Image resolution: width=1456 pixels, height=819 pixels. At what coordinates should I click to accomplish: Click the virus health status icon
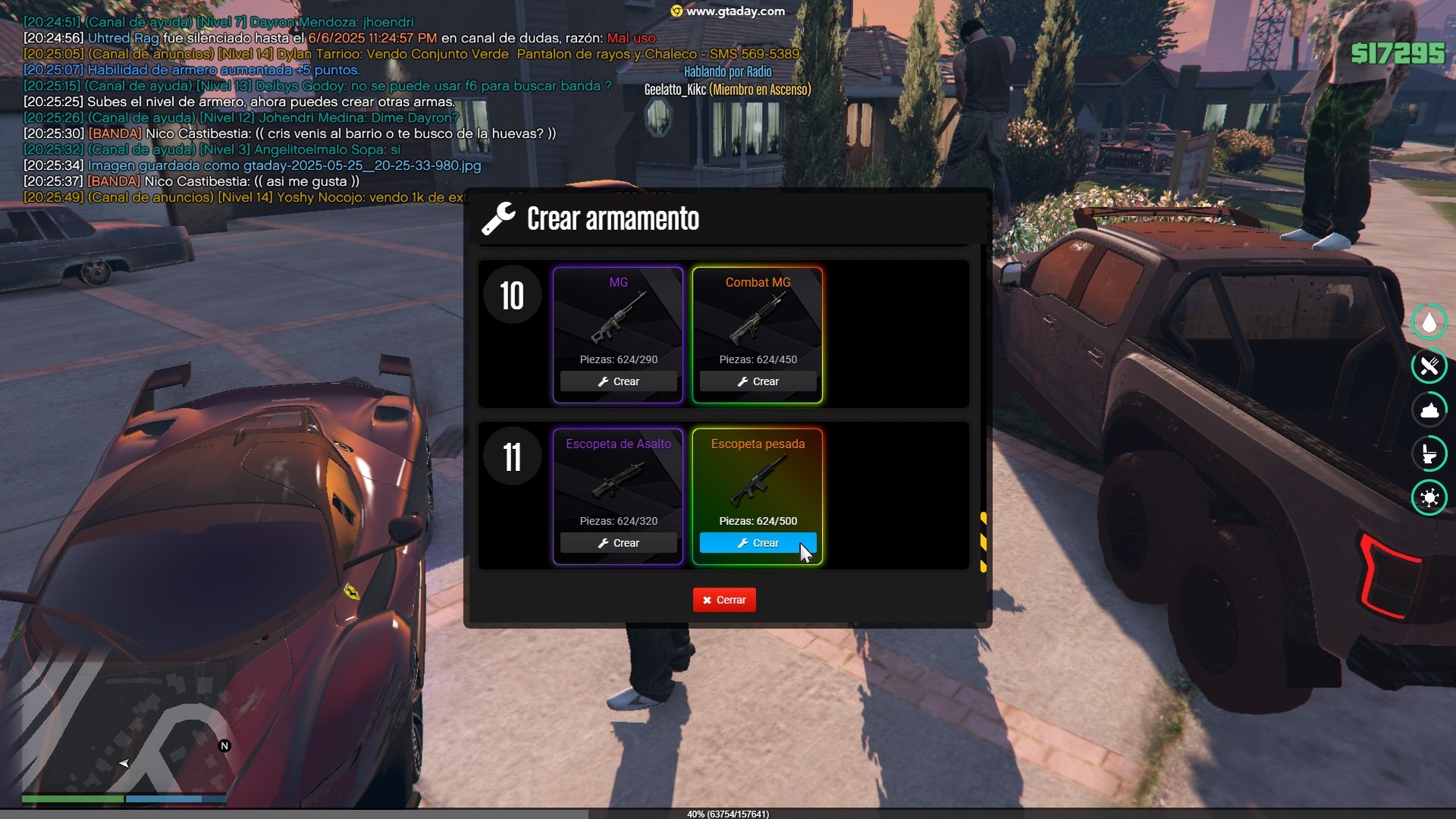tap(1429, 497)
